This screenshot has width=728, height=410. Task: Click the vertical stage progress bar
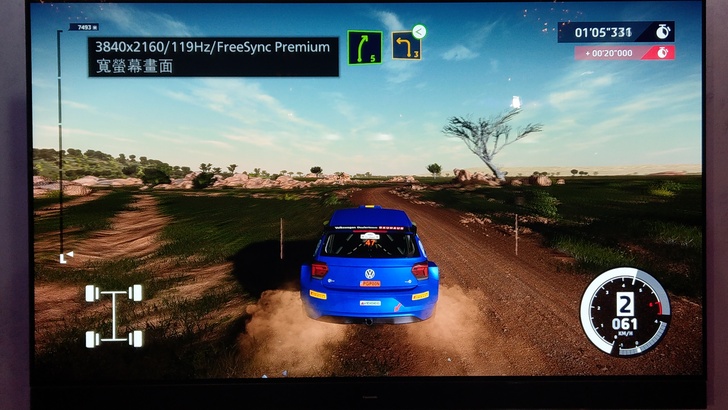[x=60, y=145]
